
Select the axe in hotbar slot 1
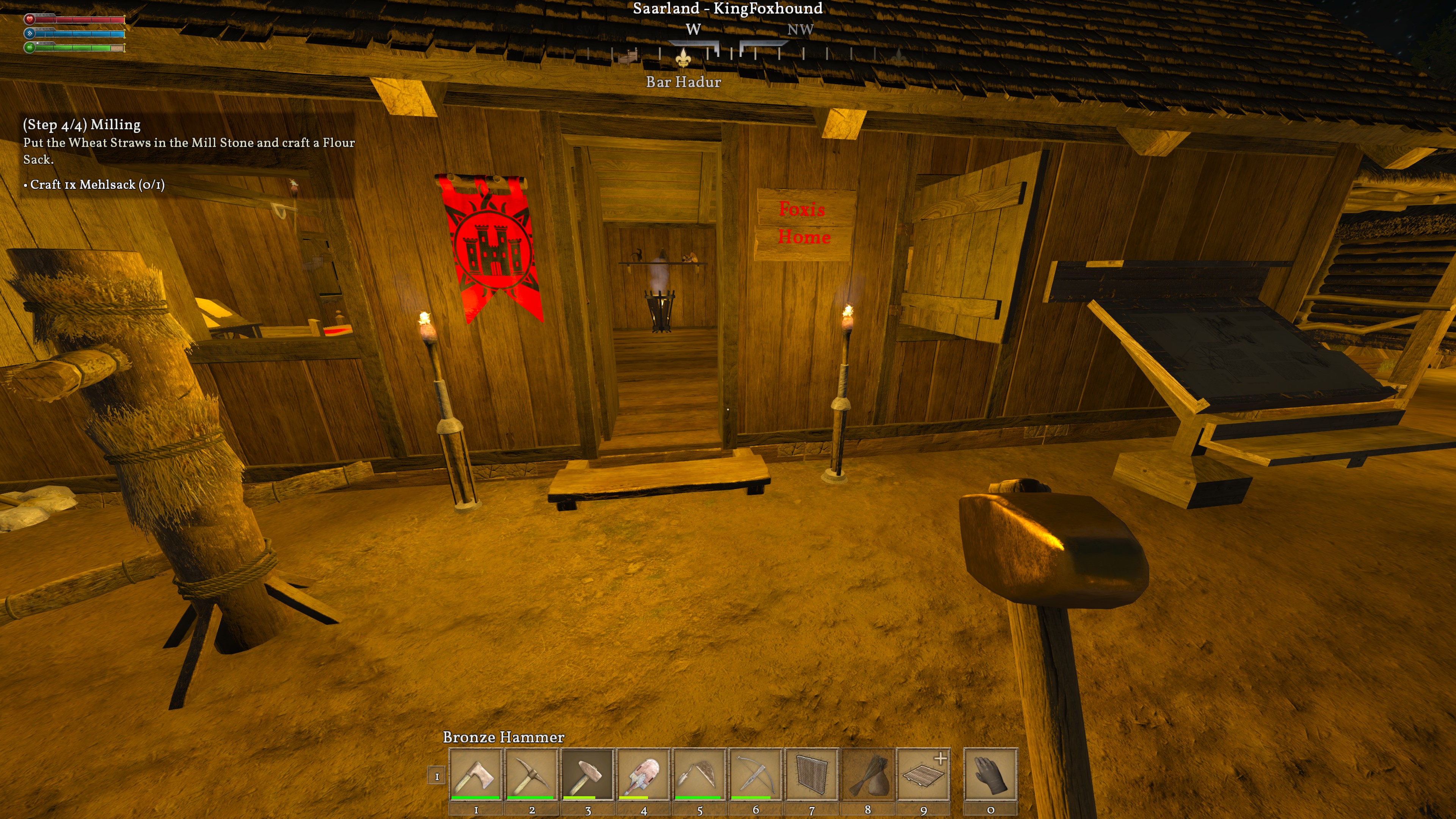coord(475,774)
